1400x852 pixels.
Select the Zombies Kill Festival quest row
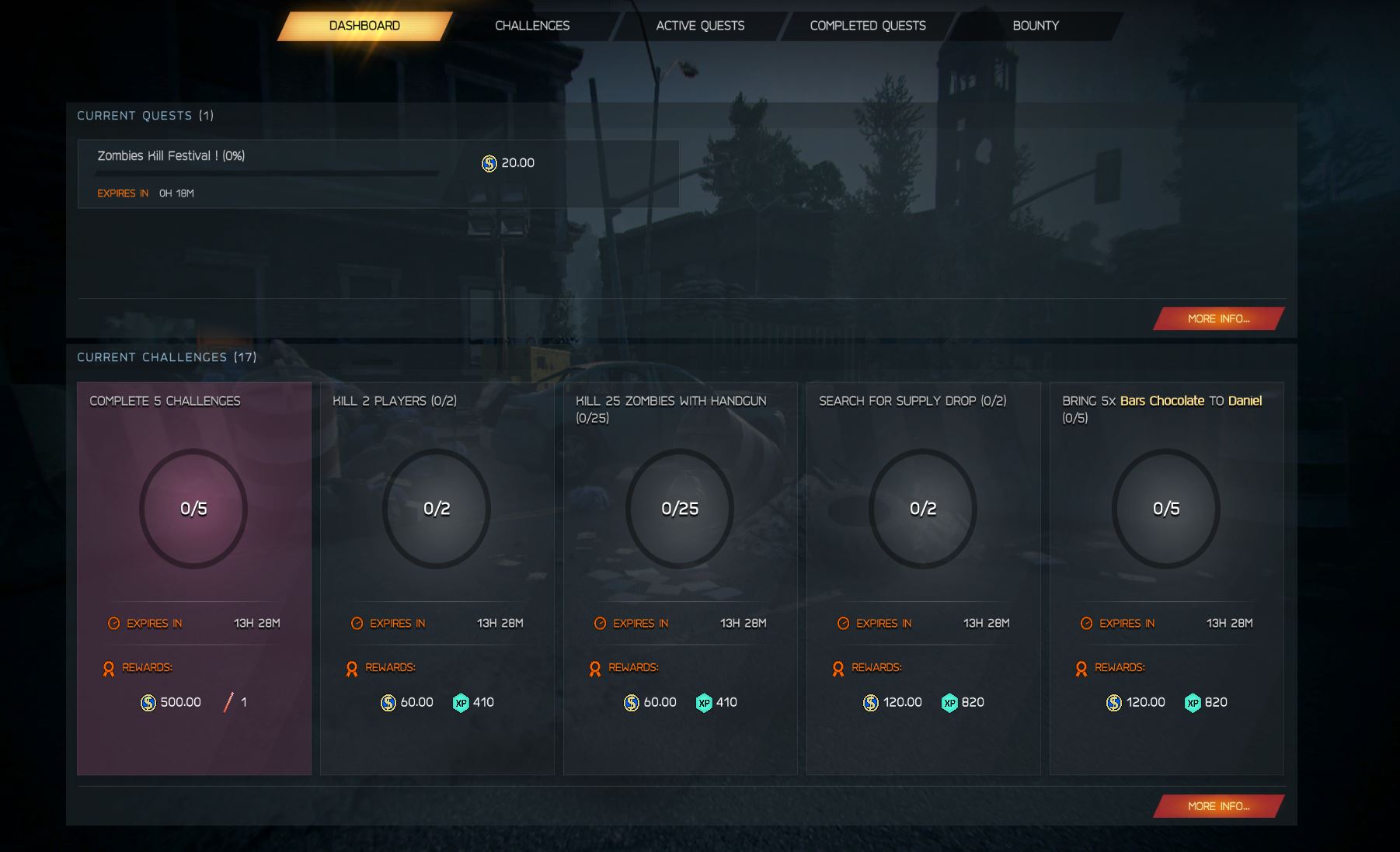coord(378,174)
